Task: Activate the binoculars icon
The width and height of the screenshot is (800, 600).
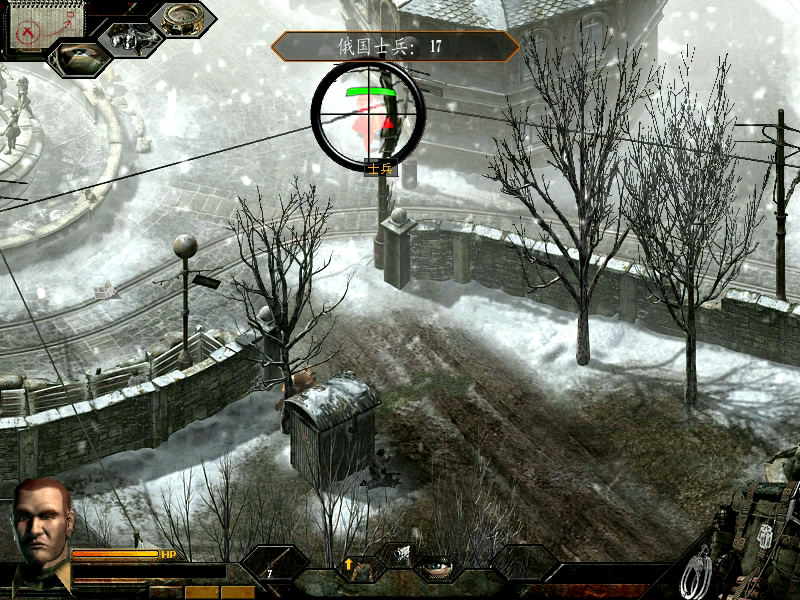Action: tap(131, 39)
